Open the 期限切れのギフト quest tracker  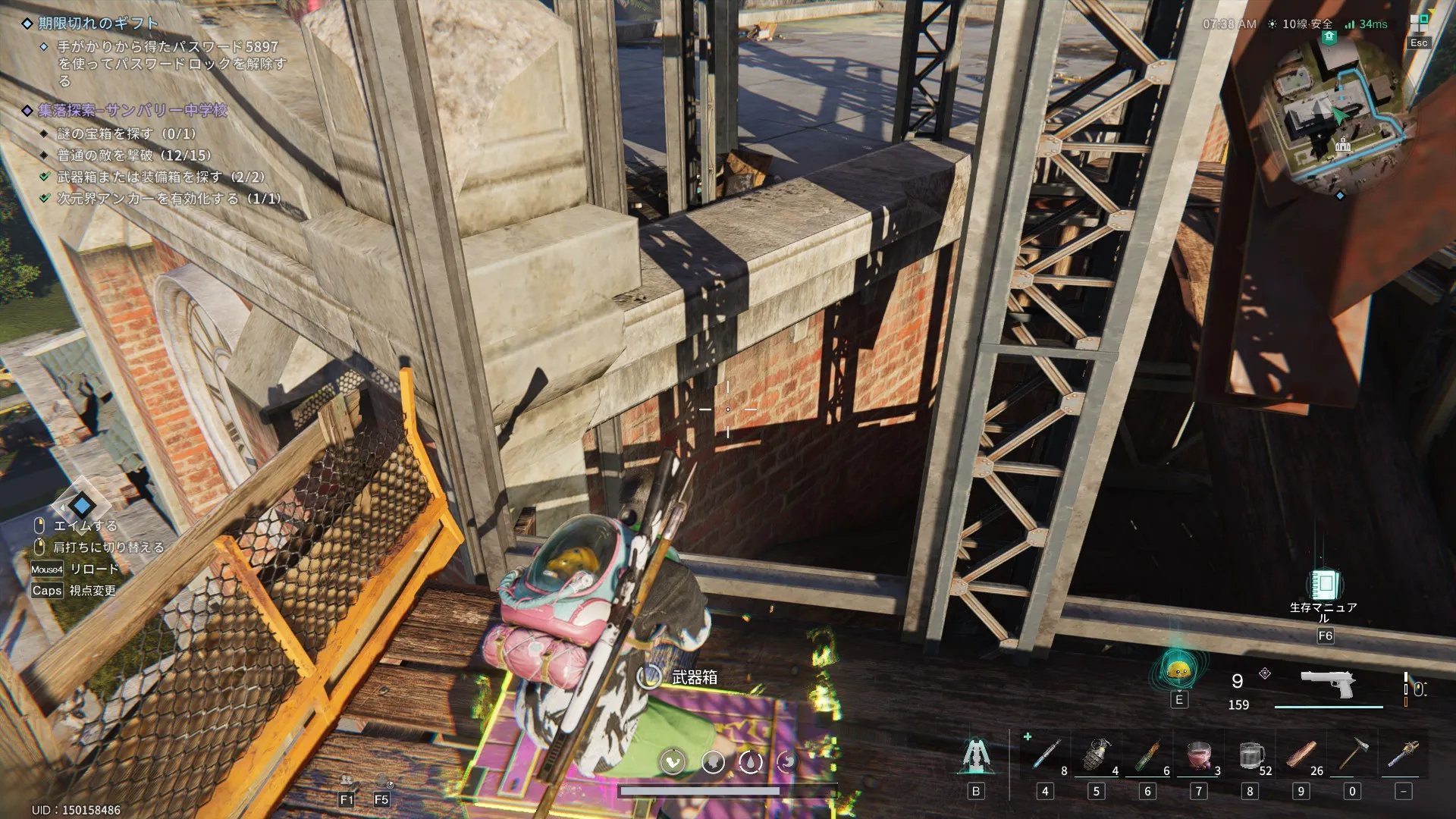pos(99,24)
